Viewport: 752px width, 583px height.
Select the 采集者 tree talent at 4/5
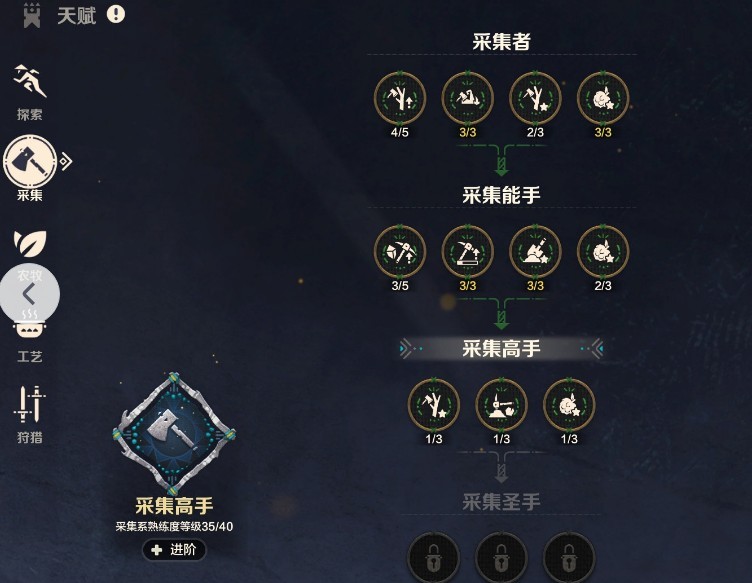click(400, 98)
